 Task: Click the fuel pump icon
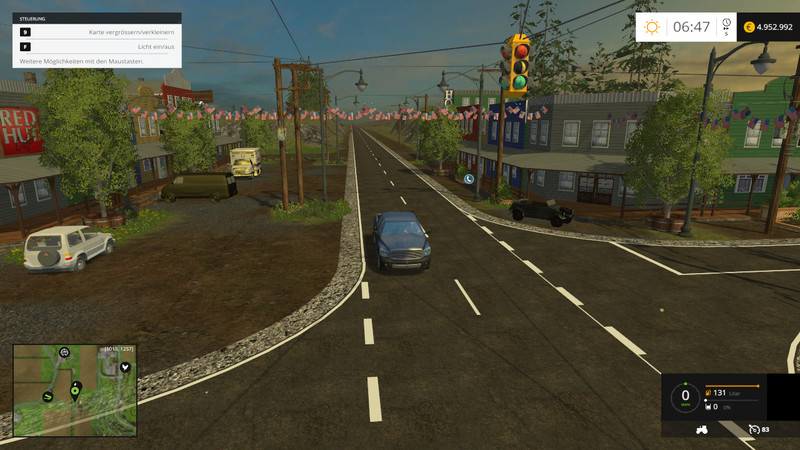pyautogui.click(x=709, y=393)
